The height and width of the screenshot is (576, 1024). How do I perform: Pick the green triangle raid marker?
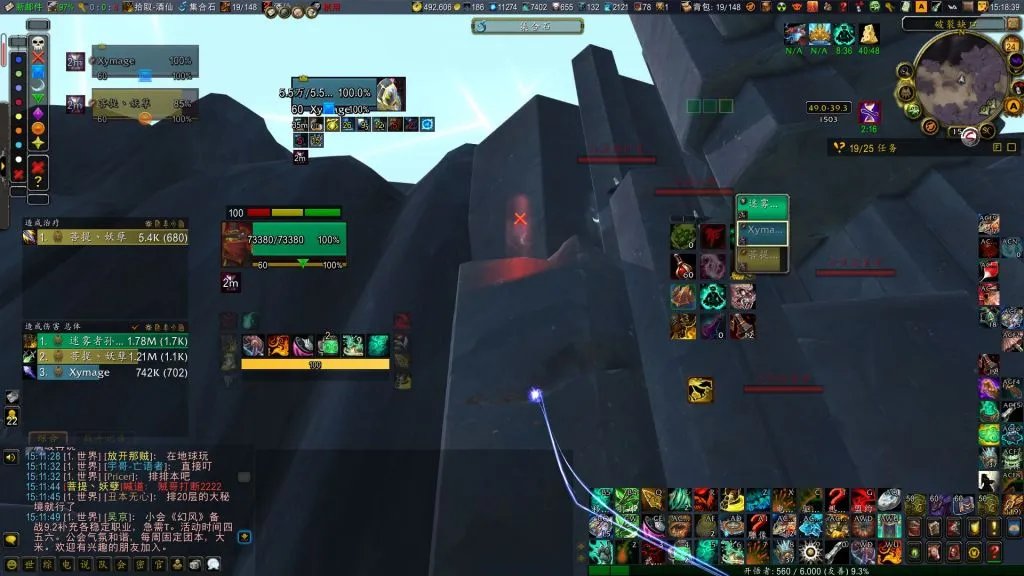coord(38,99)
